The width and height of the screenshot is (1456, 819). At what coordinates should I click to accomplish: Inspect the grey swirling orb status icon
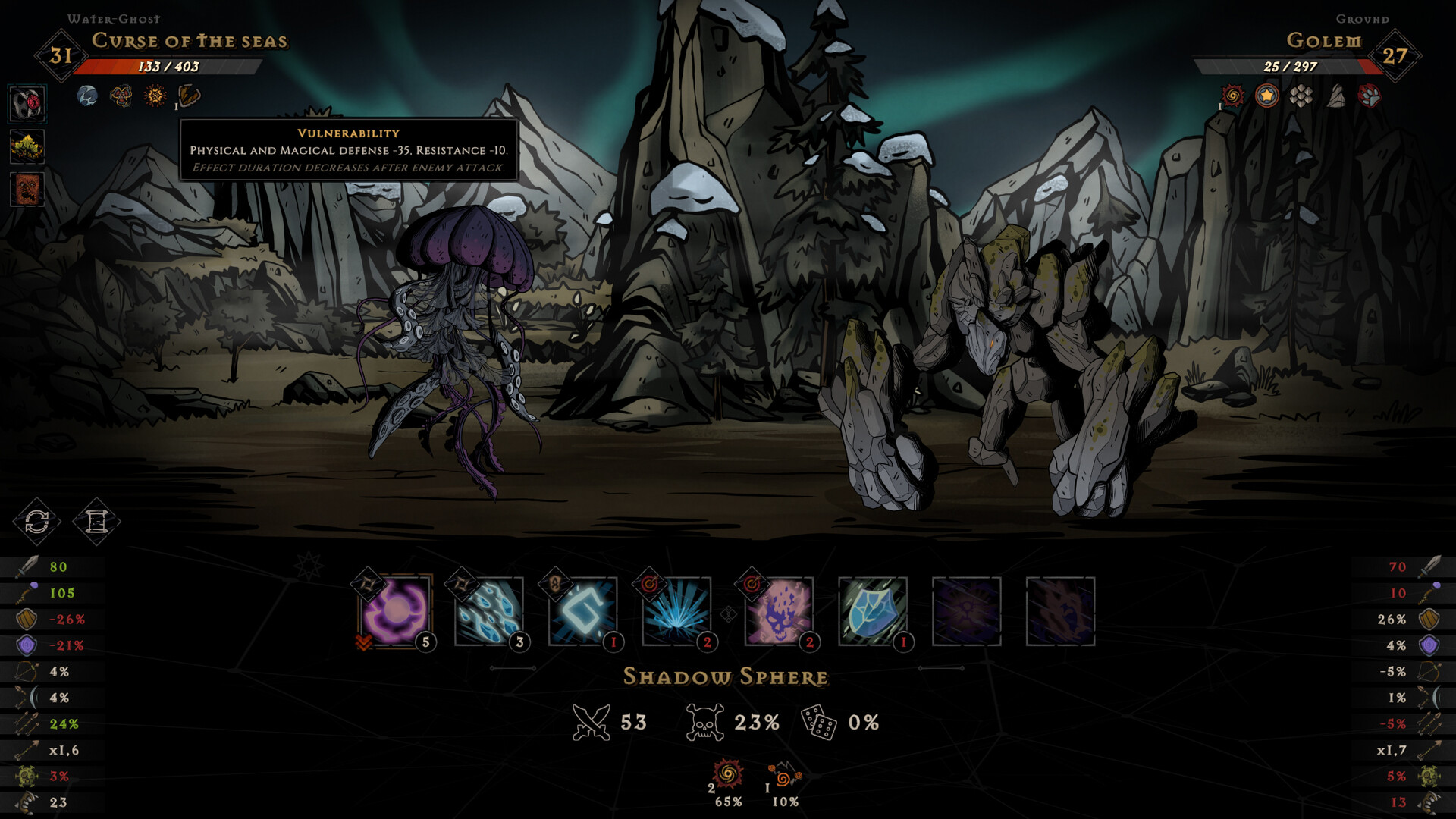87,96
